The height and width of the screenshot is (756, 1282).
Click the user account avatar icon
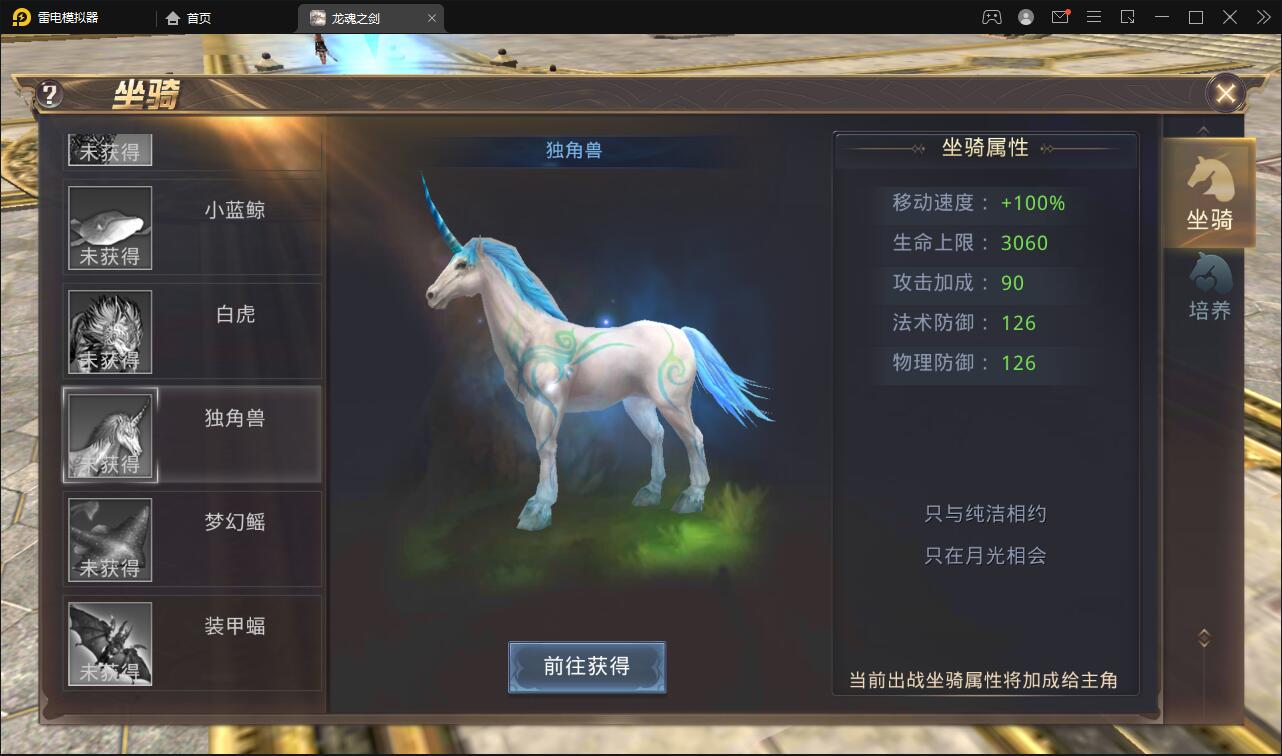1024,16
